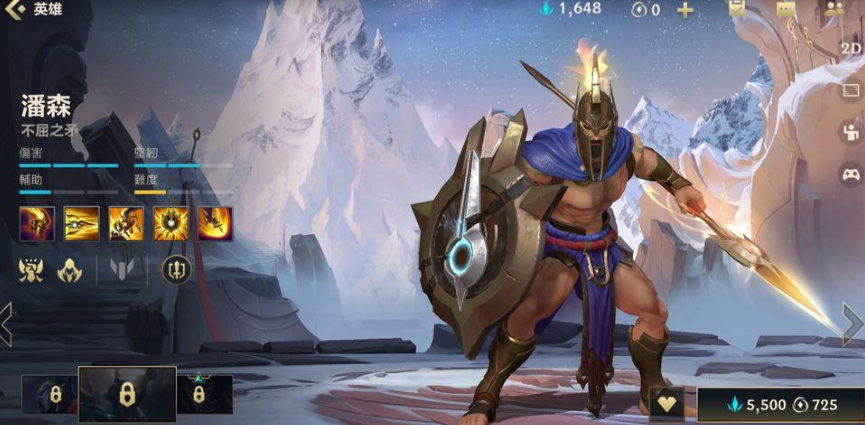Add currency with the plus button

pyautogui.click(x=685, y=10)
